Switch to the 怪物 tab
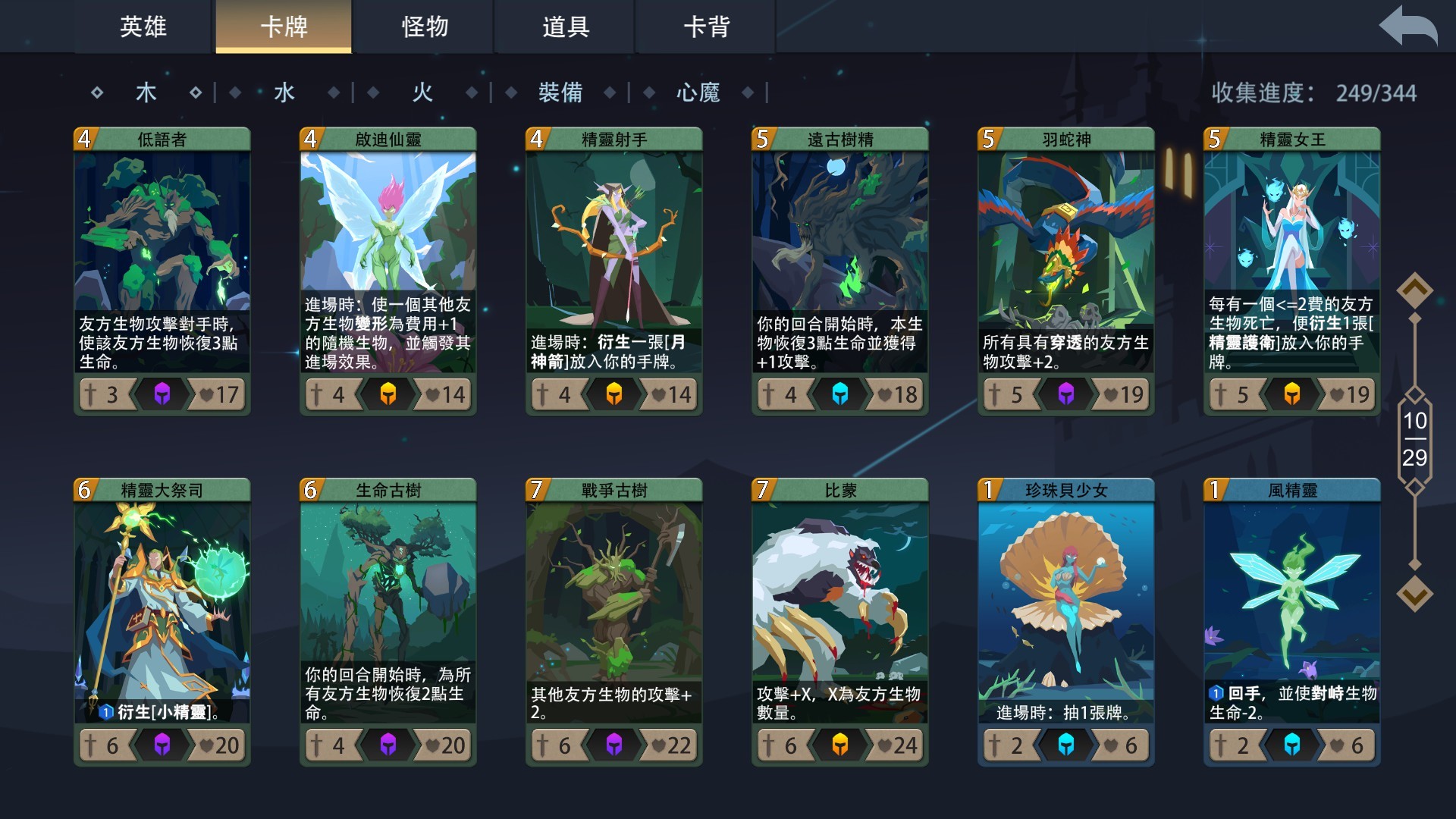 pyautogui.click(x=425, y=27)
